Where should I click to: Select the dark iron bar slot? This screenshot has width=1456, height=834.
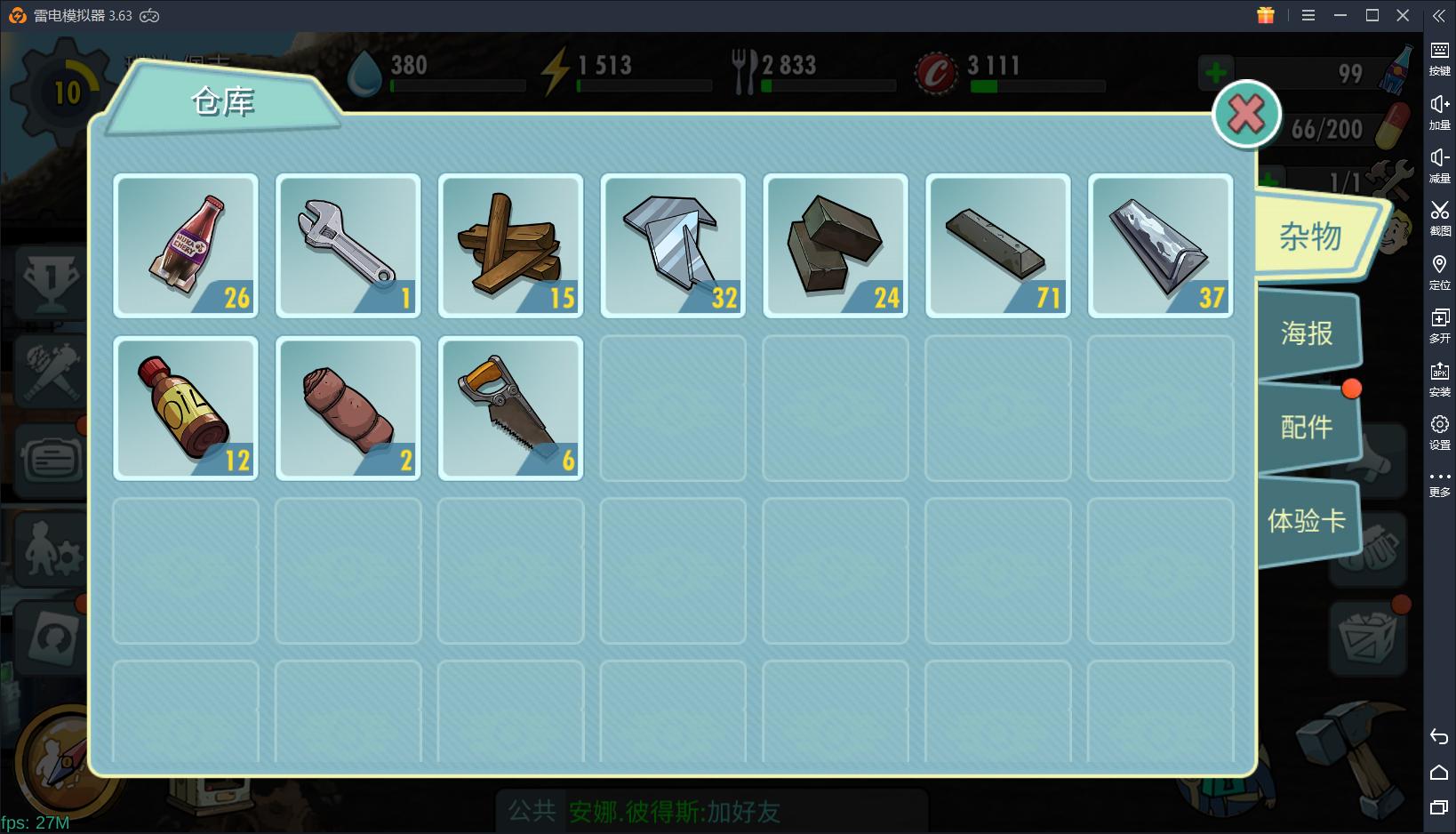(998, 245)
